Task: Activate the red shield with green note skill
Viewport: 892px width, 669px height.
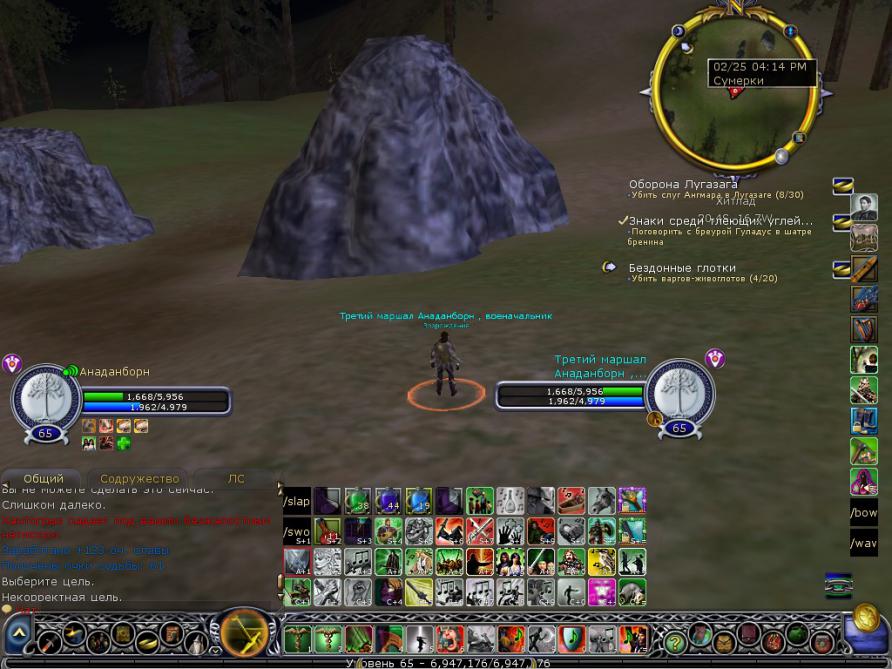Action: (x=571, y=638)
